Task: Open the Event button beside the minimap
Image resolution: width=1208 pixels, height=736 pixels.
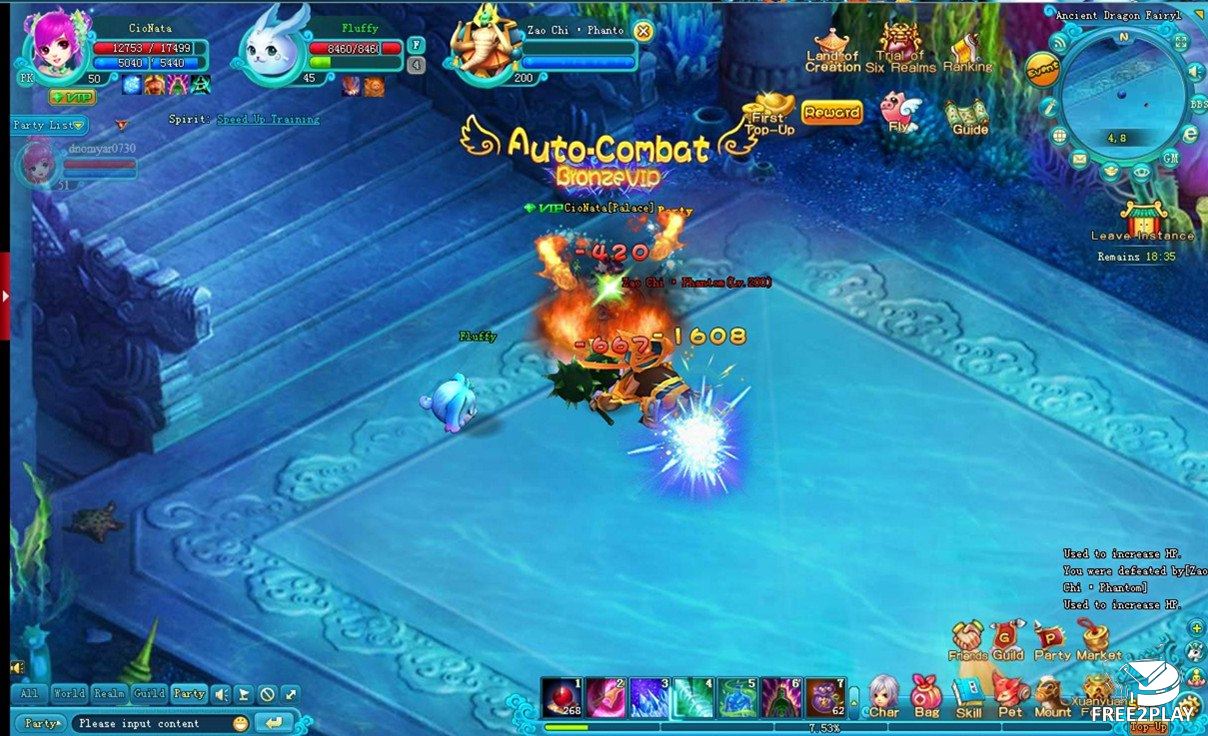Action: pyautogui.click(x=1041, y=69)
